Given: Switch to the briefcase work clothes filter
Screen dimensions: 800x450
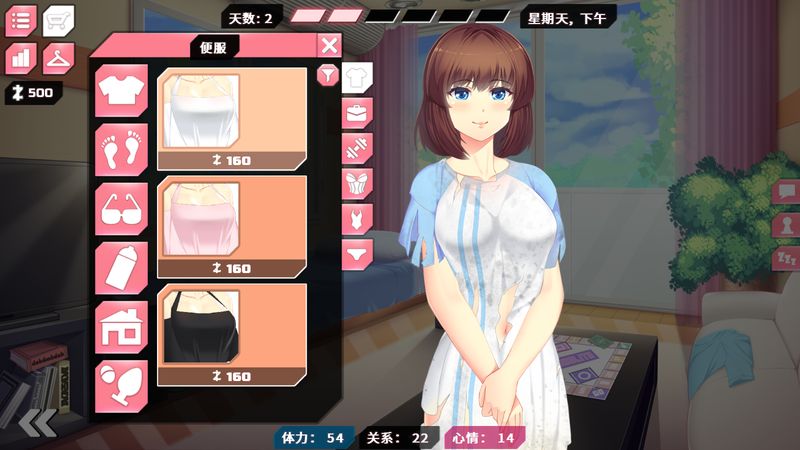Looking at the screenshot, I should pos(356,112).
